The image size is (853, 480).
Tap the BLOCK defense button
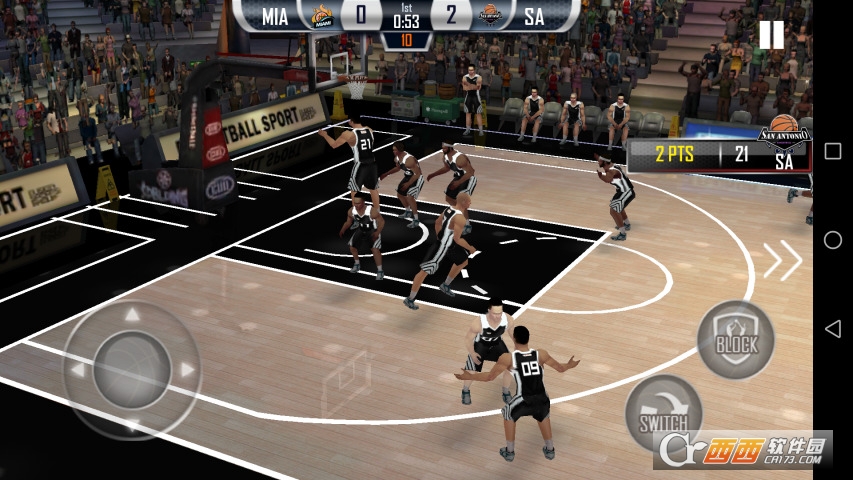click(735, 339)
